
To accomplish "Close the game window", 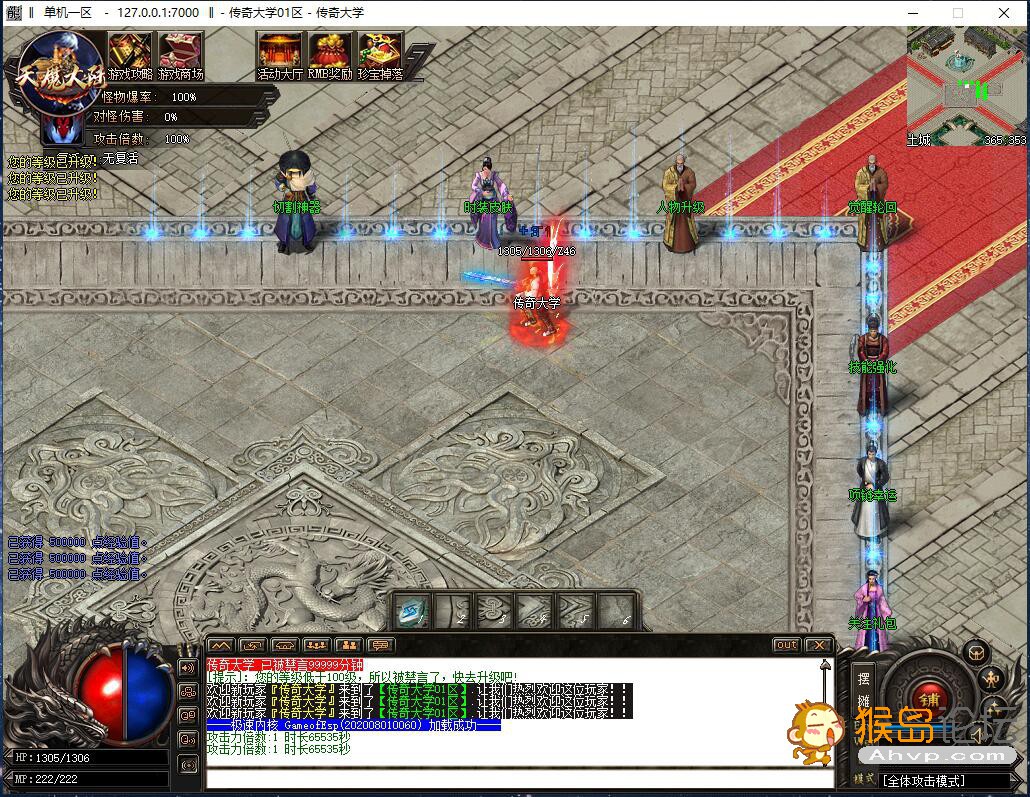I will 1004,13.
